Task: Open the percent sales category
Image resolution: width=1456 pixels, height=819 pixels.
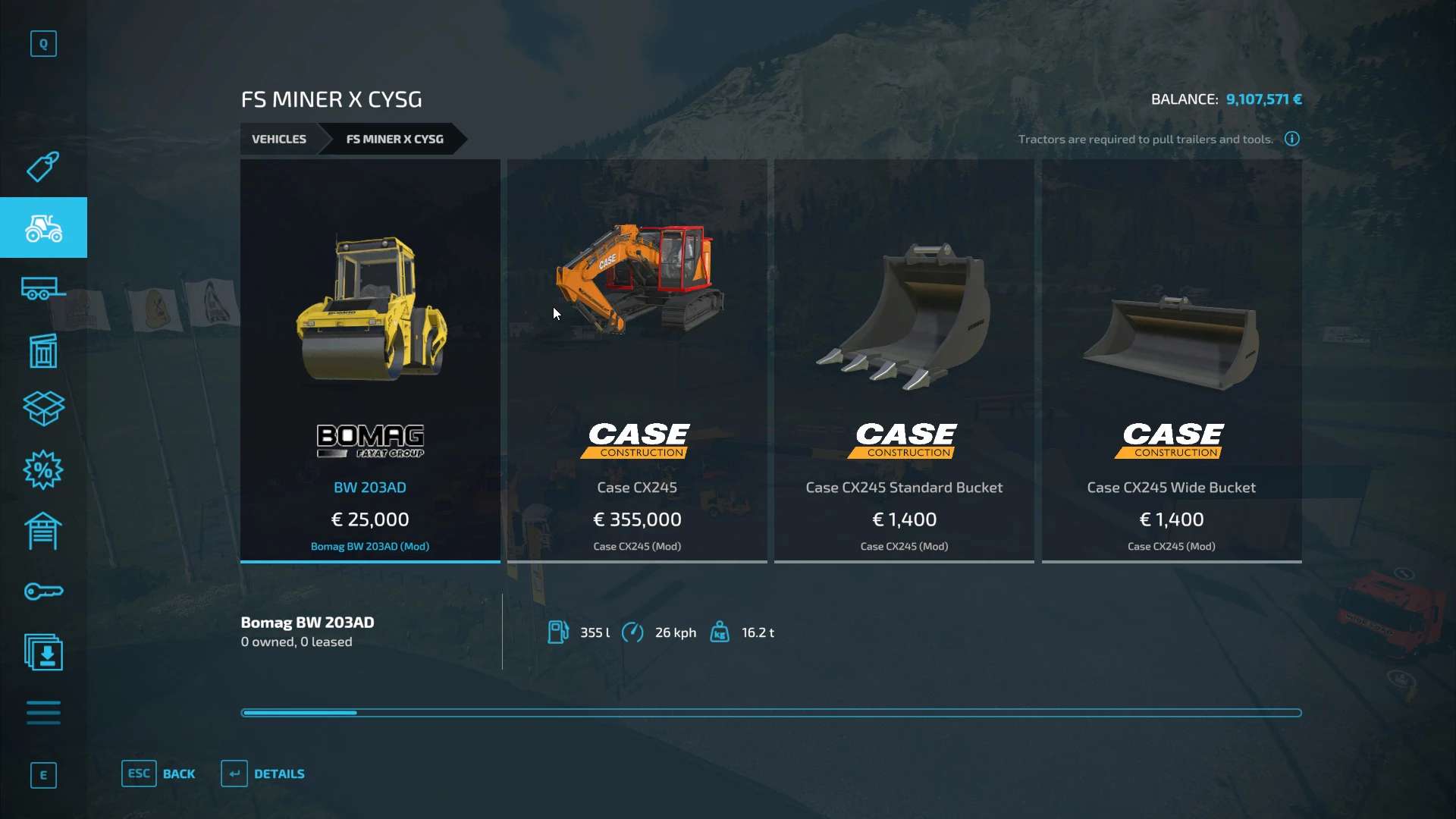Action: pyautogui.click(x=43, y=470)
